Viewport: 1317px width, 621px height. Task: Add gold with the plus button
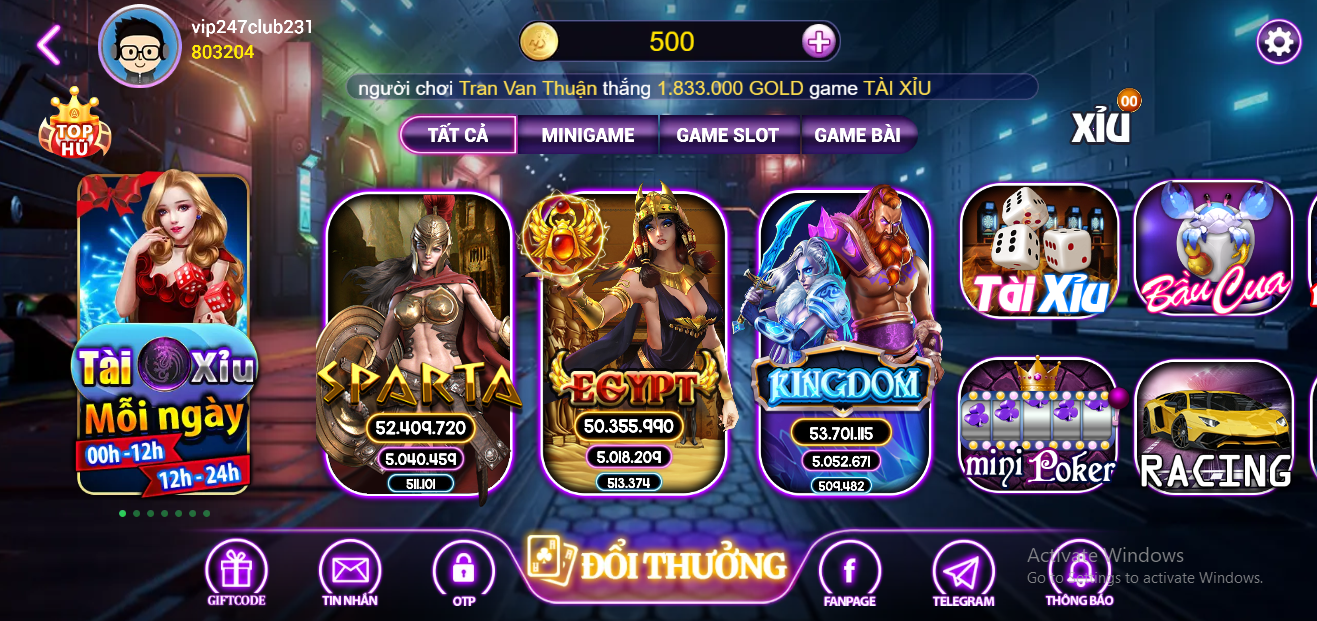(818, 42)
